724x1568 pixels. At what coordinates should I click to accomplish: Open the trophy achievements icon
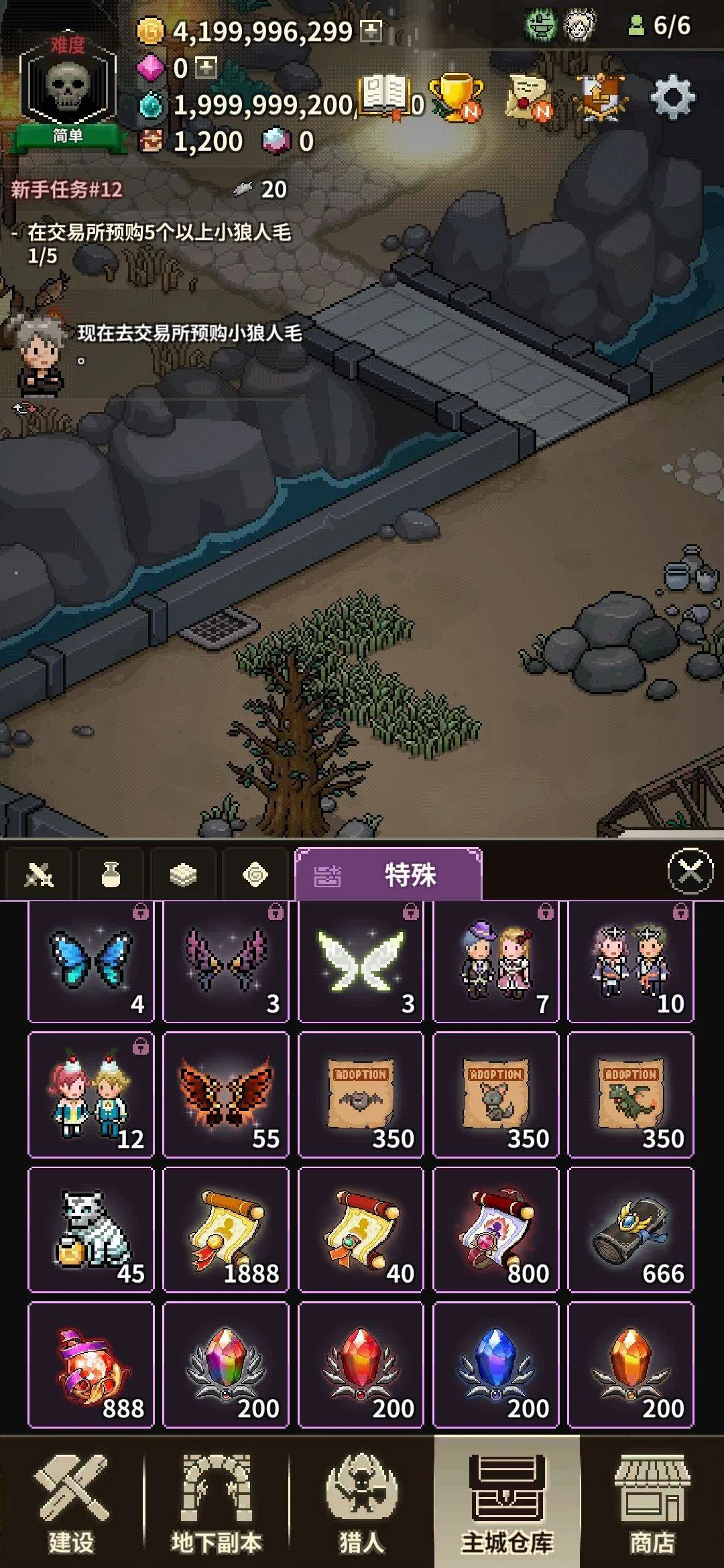point(457,99)
